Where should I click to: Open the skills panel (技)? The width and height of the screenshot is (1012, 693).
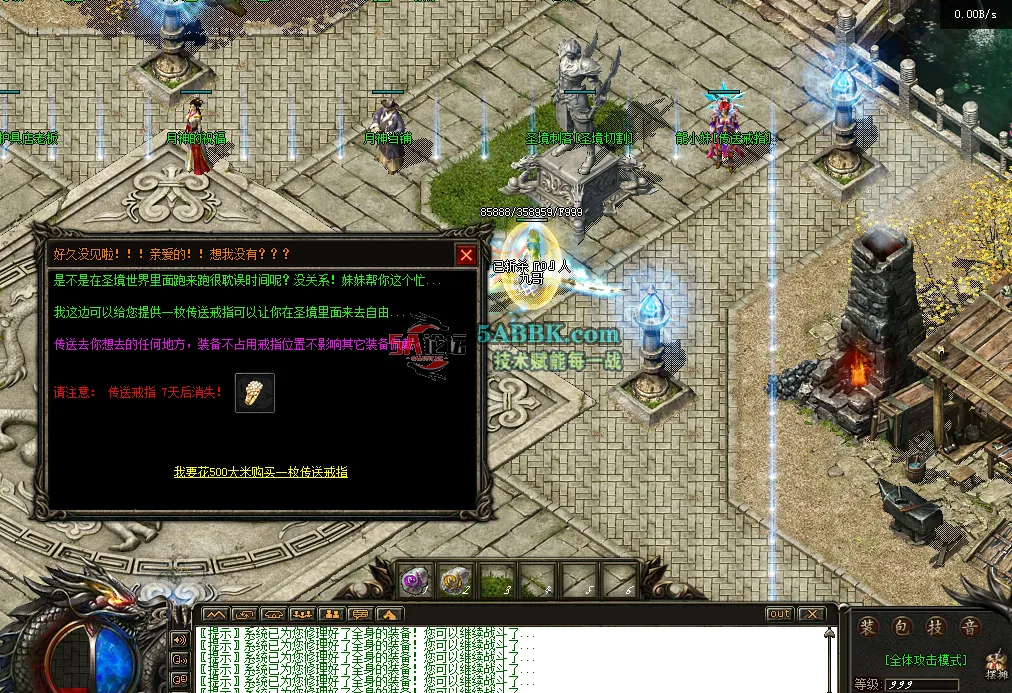point(935,627)
